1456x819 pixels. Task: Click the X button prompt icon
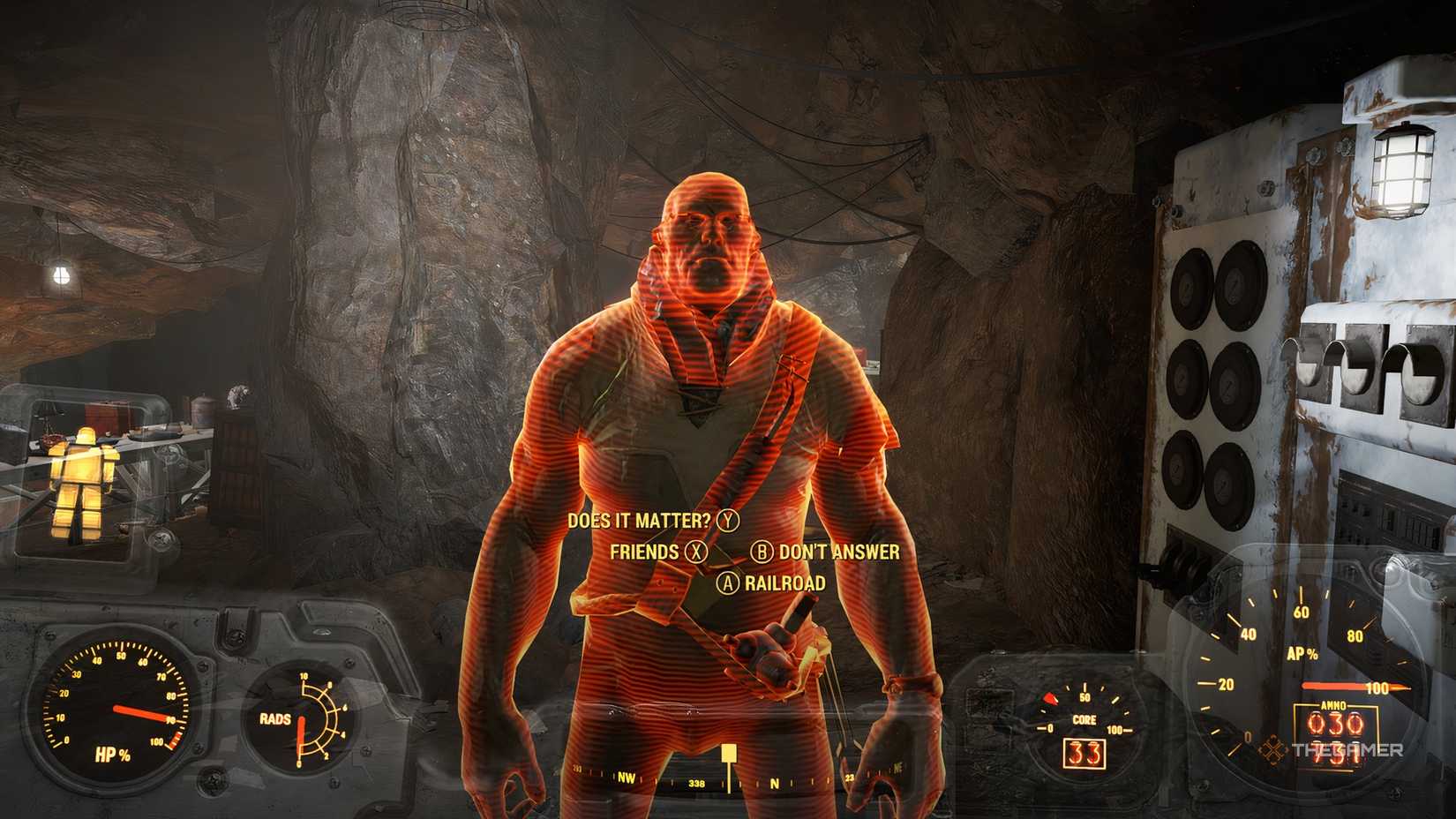coord(694,553)
